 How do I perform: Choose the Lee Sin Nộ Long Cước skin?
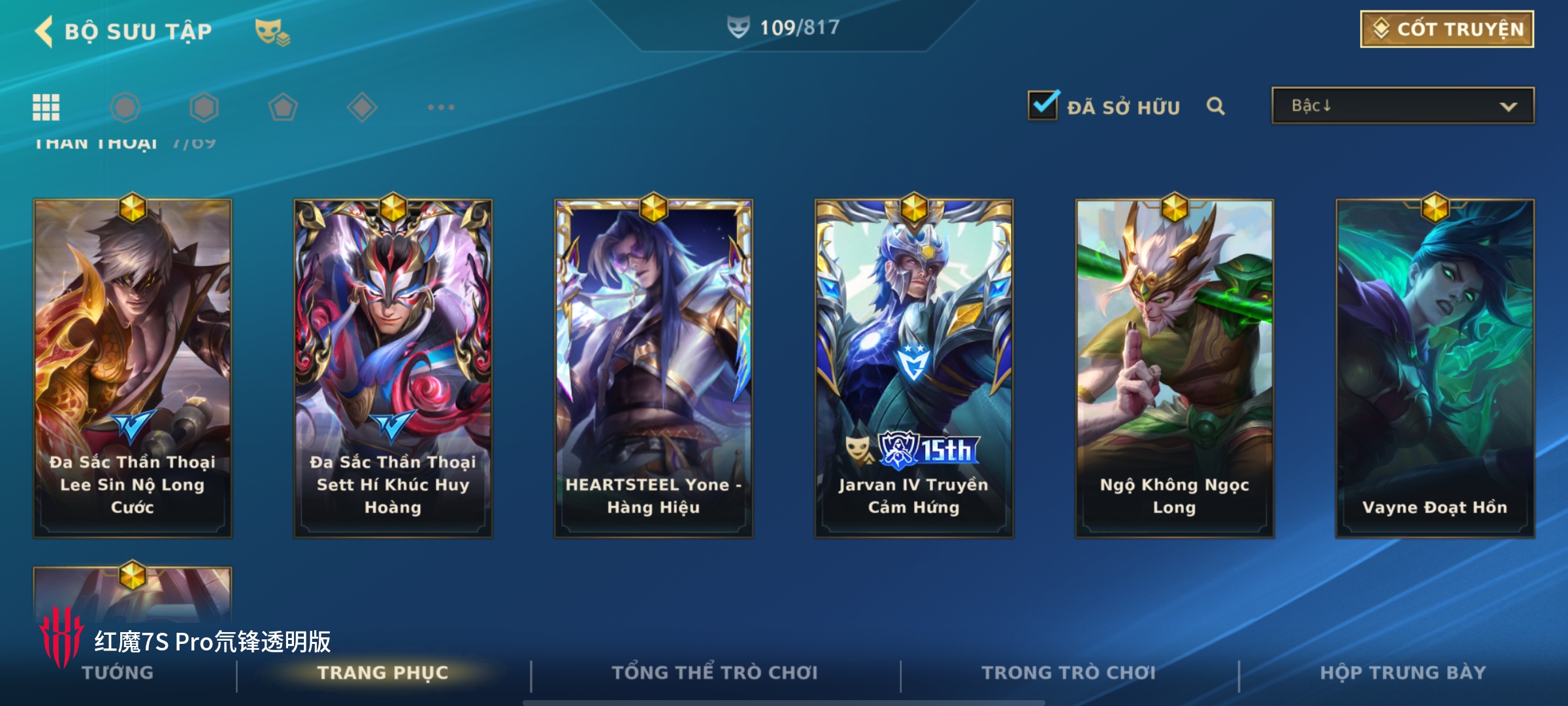(x=133, y=368)
